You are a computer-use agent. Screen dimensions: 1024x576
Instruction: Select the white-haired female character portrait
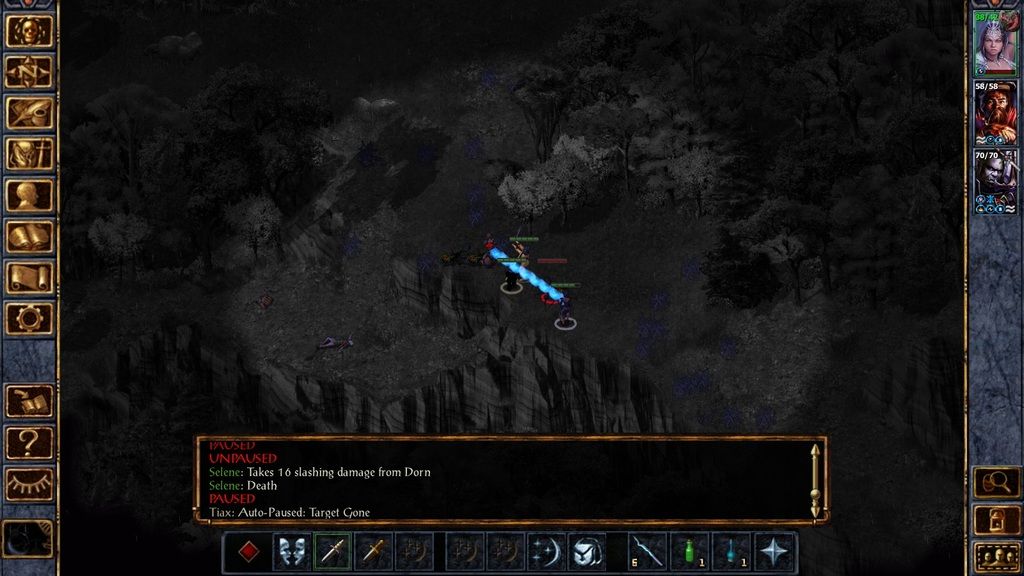click(995, 45)
